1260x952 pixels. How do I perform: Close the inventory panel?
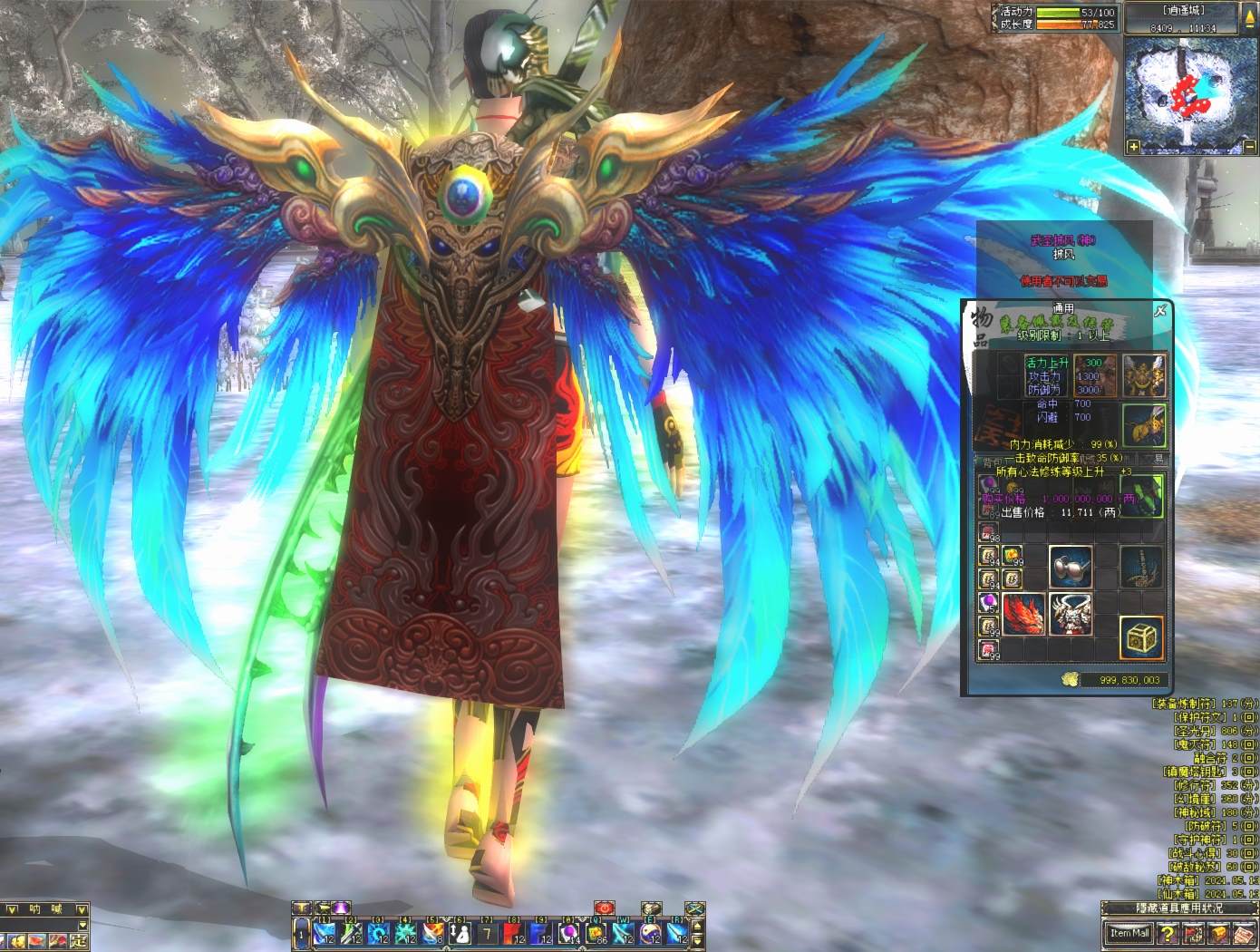coord(1159,311)
